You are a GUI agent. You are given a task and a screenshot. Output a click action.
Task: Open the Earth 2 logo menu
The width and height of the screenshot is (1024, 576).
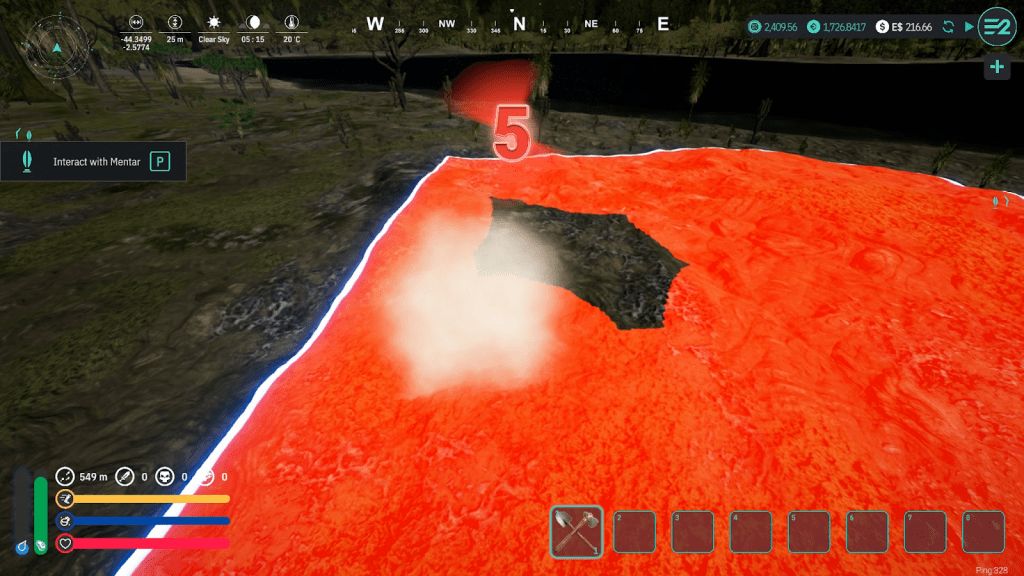pyautogui.click(x=996, y=27)
